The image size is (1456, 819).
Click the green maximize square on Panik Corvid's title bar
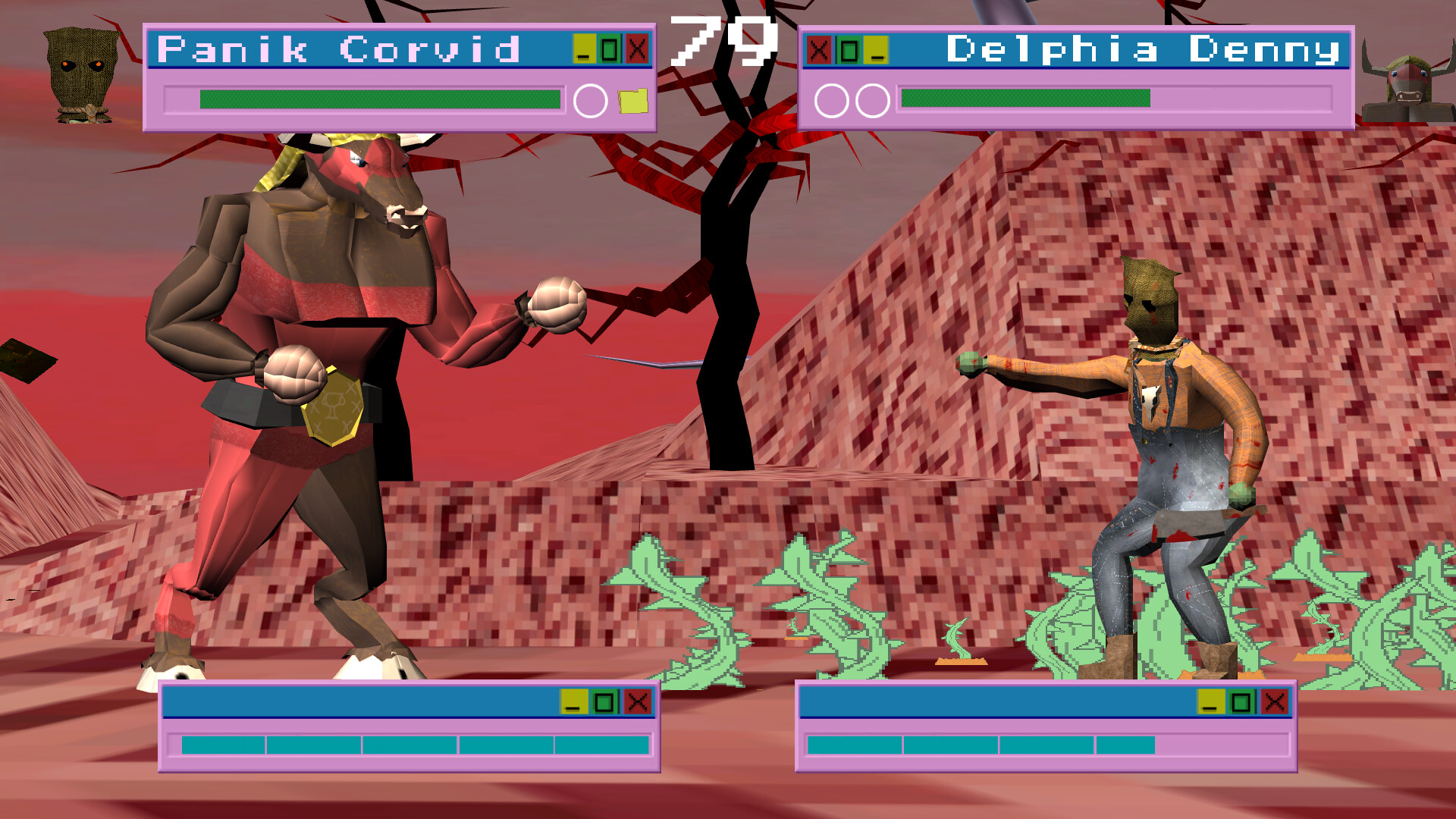(611, 47)
